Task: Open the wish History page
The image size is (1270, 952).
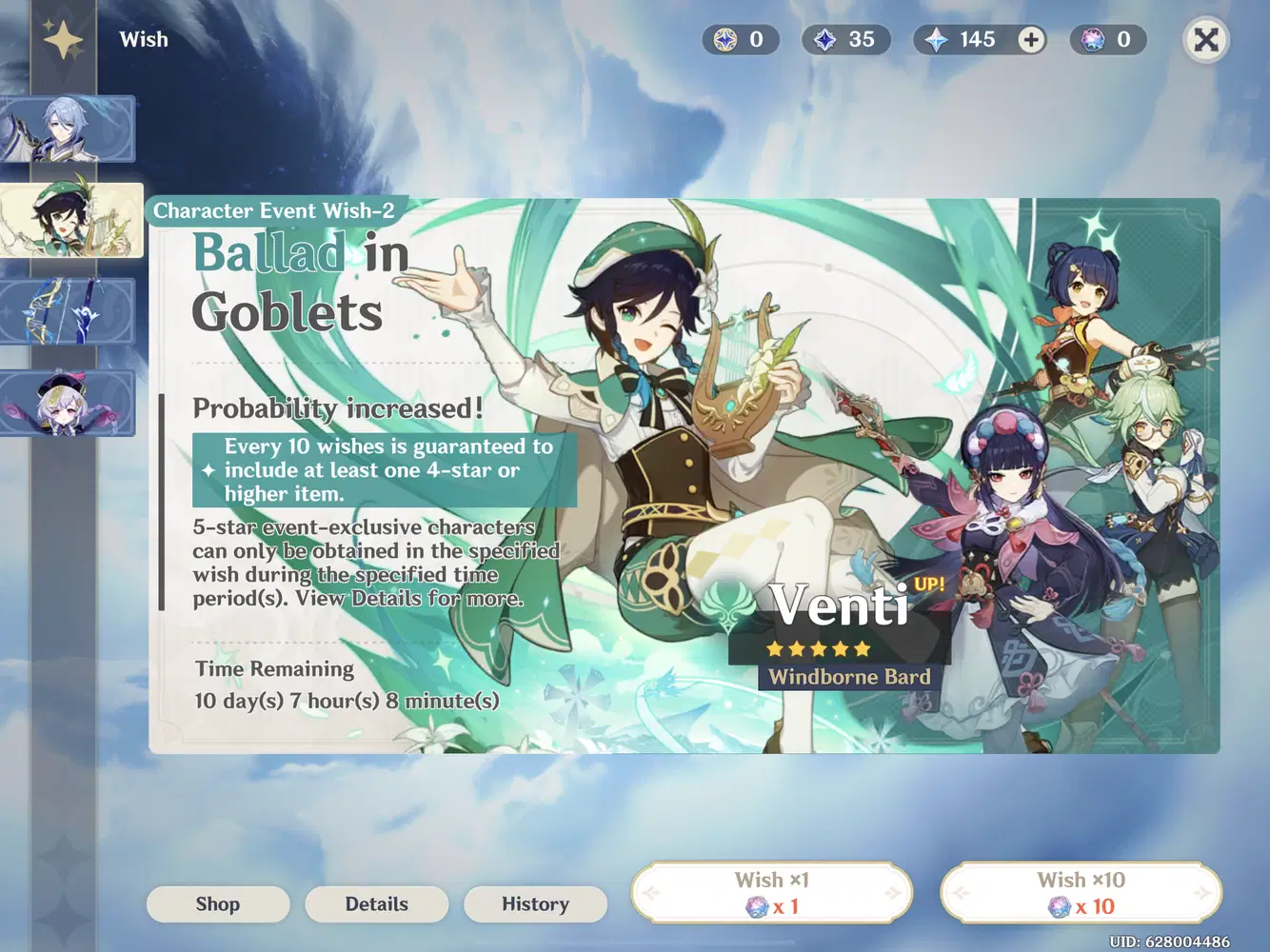Action: (x=535, y=904)
